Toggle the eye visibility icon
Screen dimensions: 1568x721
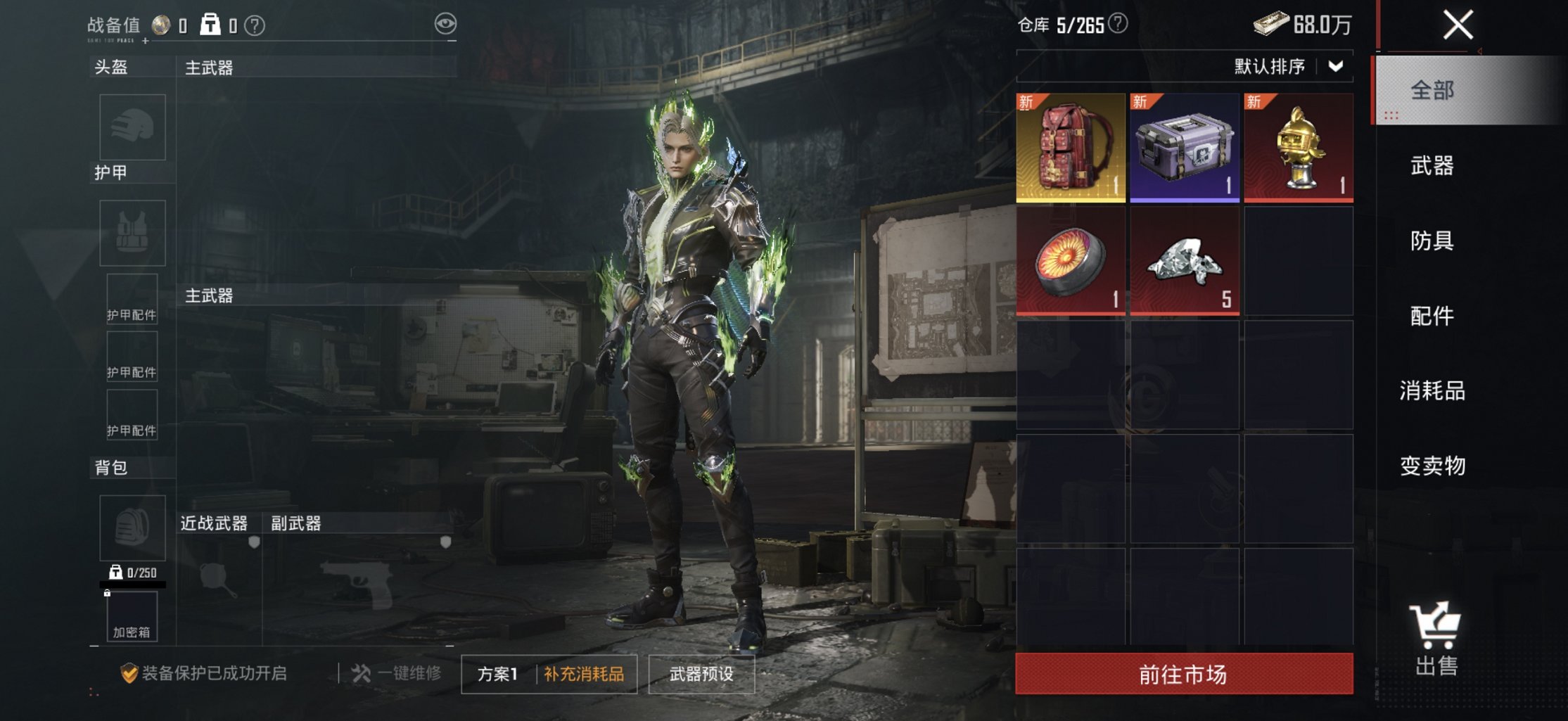tap(445, 24)
